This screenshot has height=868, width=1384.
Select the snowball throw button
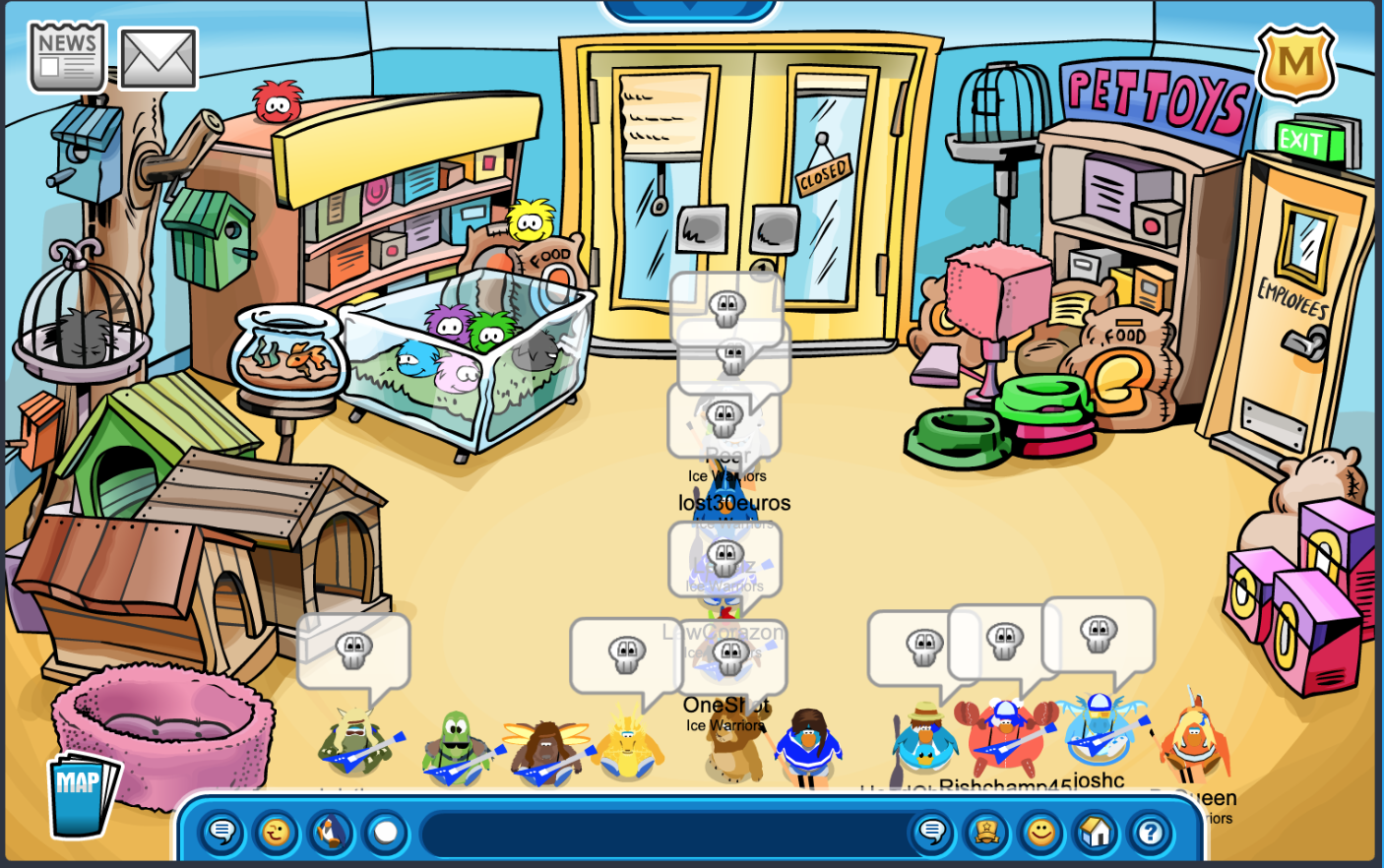pos(386,834)
